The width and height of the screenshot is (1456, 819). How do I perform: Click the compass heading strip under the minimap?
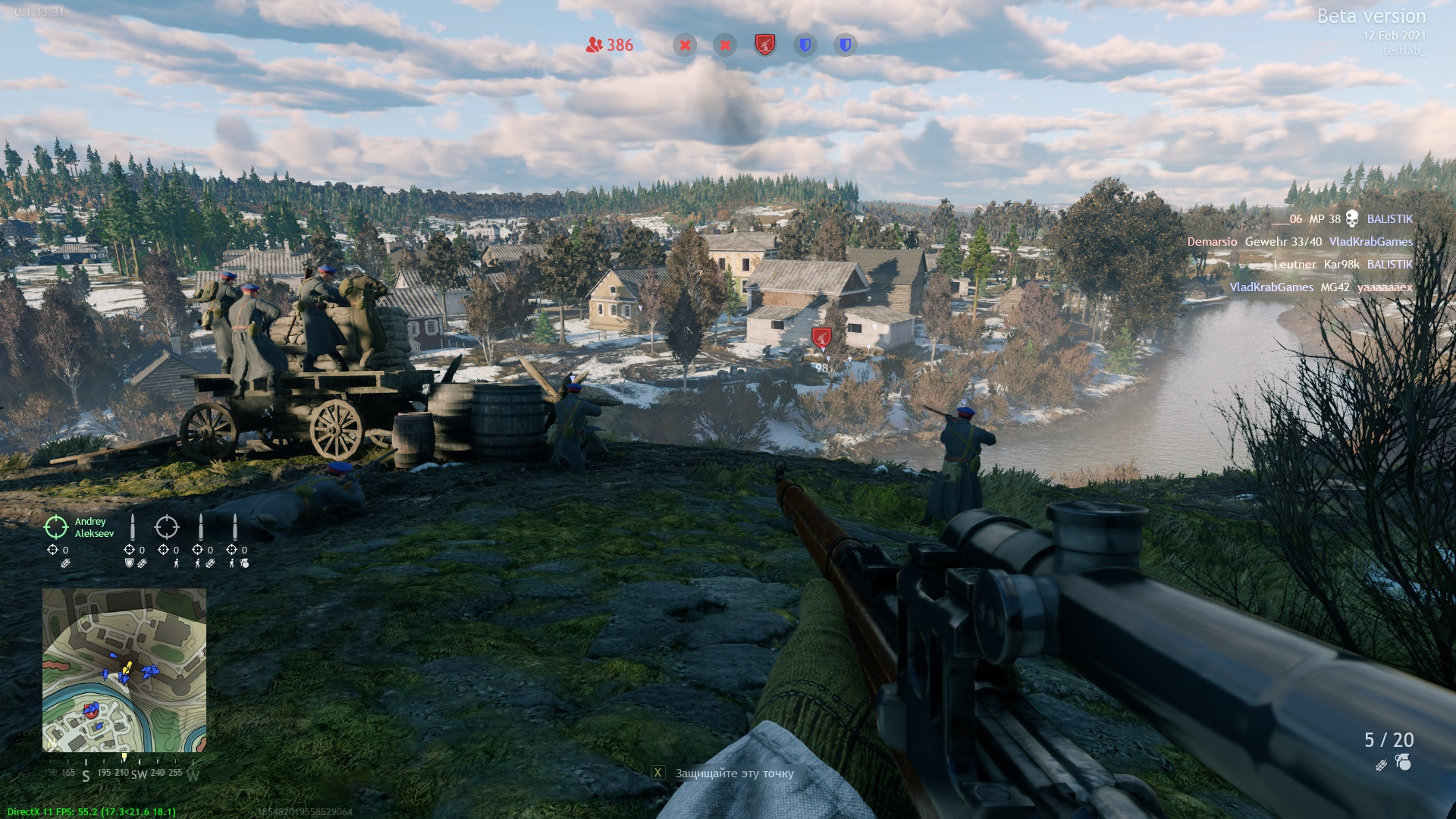pyautogui.click(x=123, y=773)
